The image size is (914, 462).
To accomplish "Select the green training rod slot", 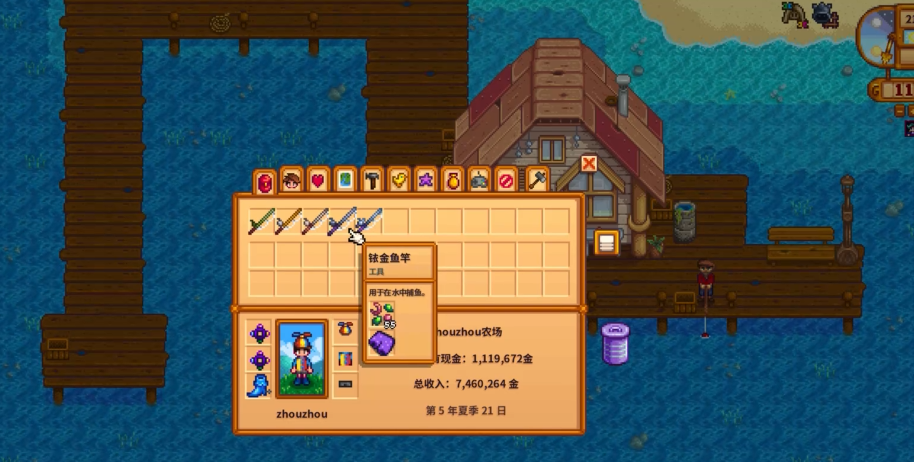I will coord(262,221).
